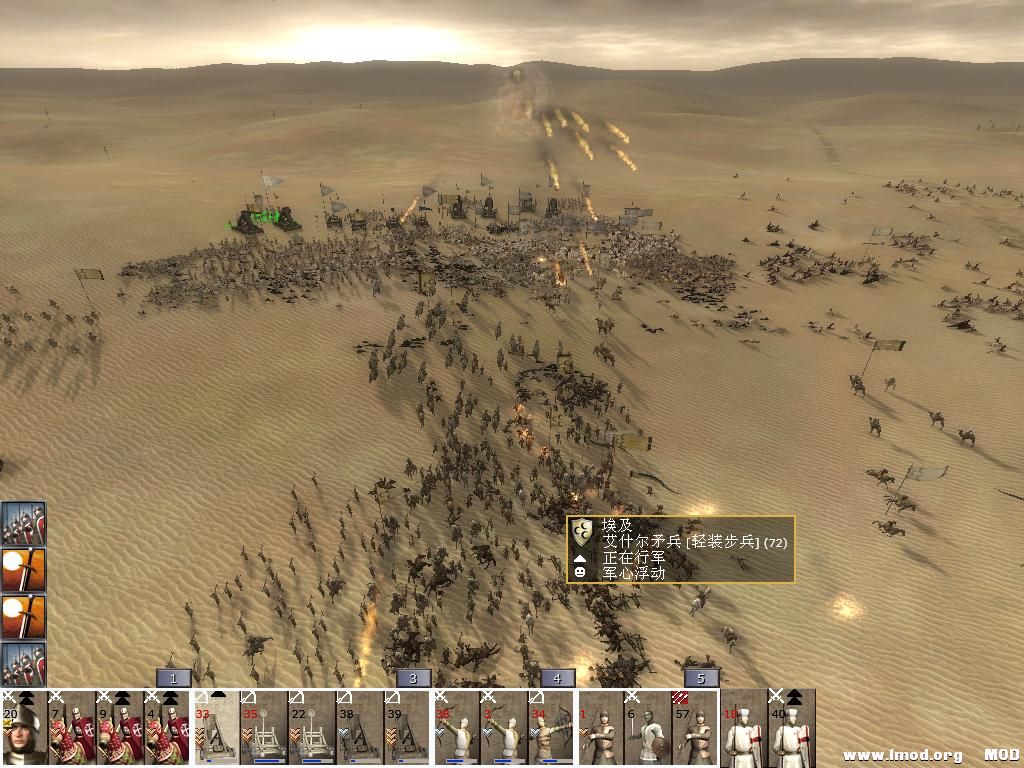Select the mounted knights card numbered 9
1024x768 pixels.
120,728
